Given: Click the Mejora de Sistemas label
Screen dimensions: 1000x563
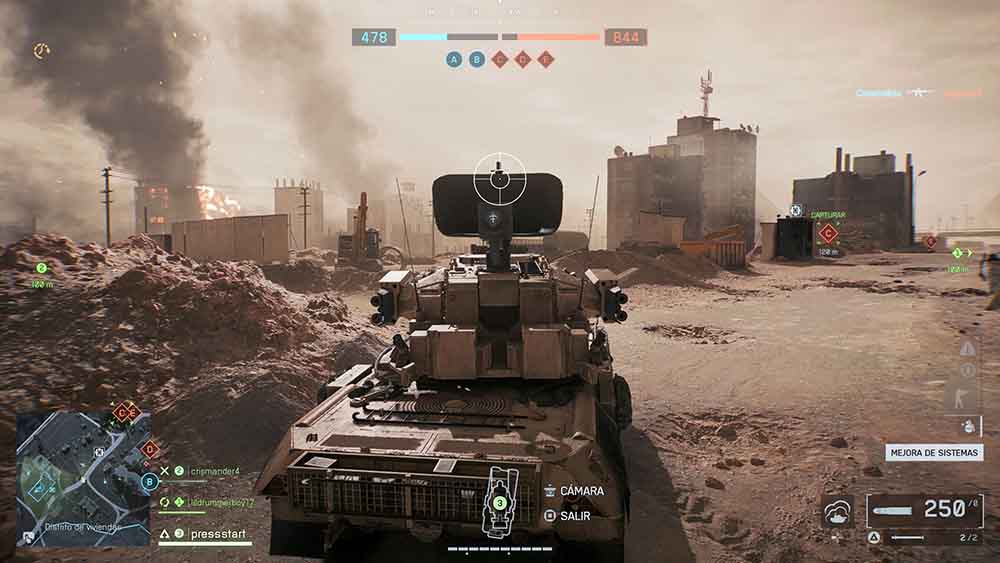Looking at the screenshot, I should 934,452.
